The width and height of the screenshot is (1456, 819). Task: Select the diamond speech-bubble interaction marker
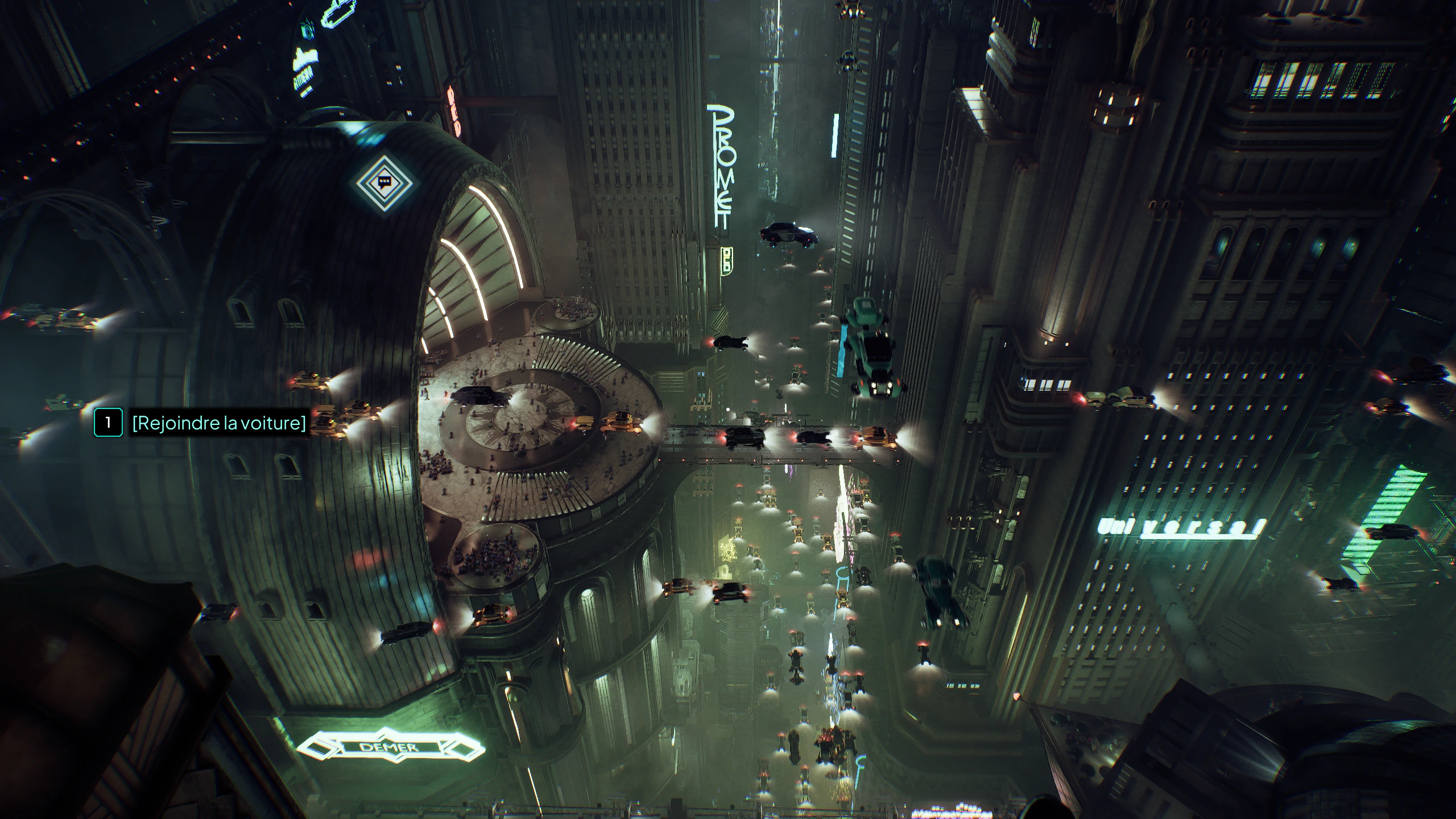click(x=384, y=183)
